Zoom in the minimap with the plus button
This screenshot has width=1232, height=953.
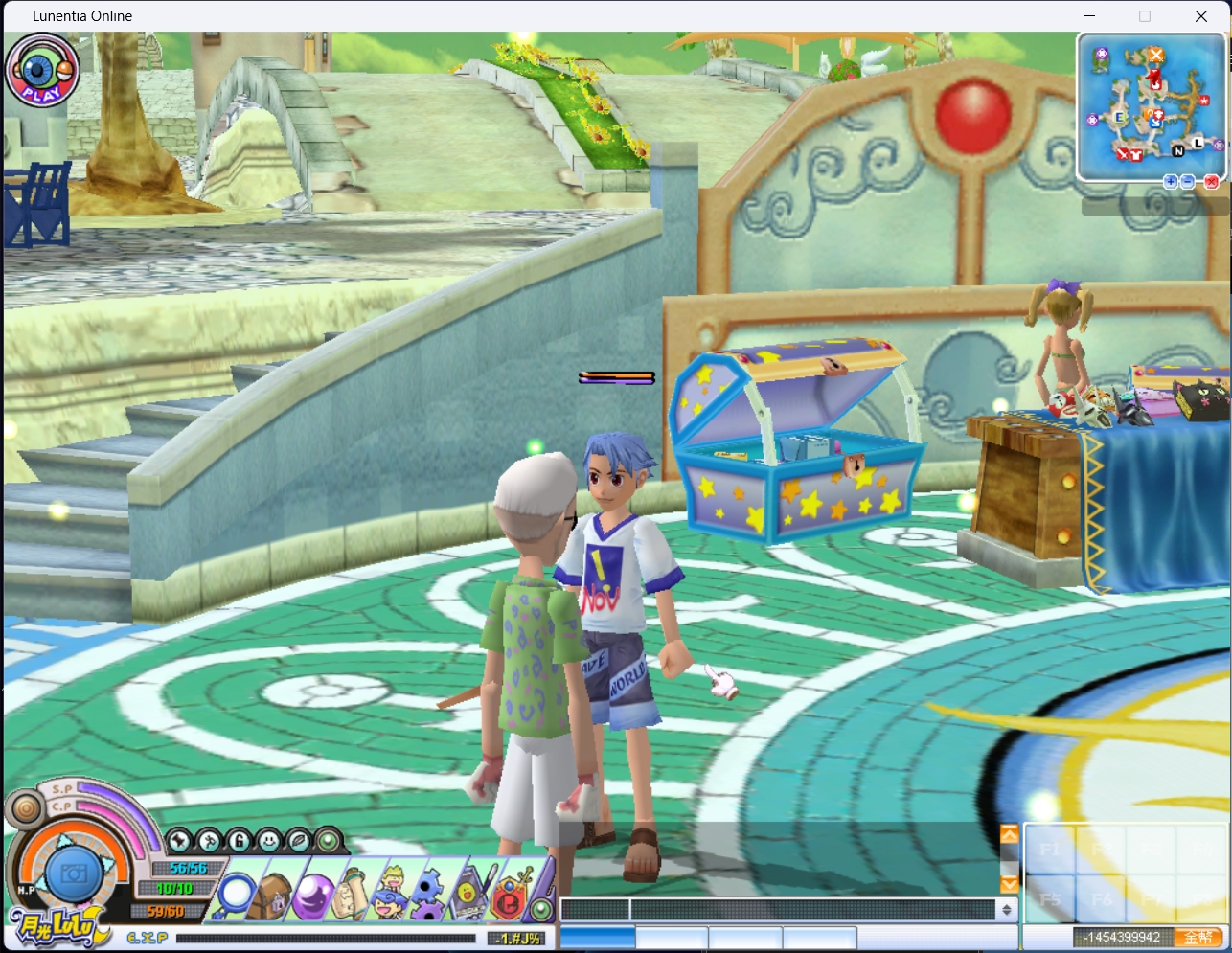point(1170,182)
